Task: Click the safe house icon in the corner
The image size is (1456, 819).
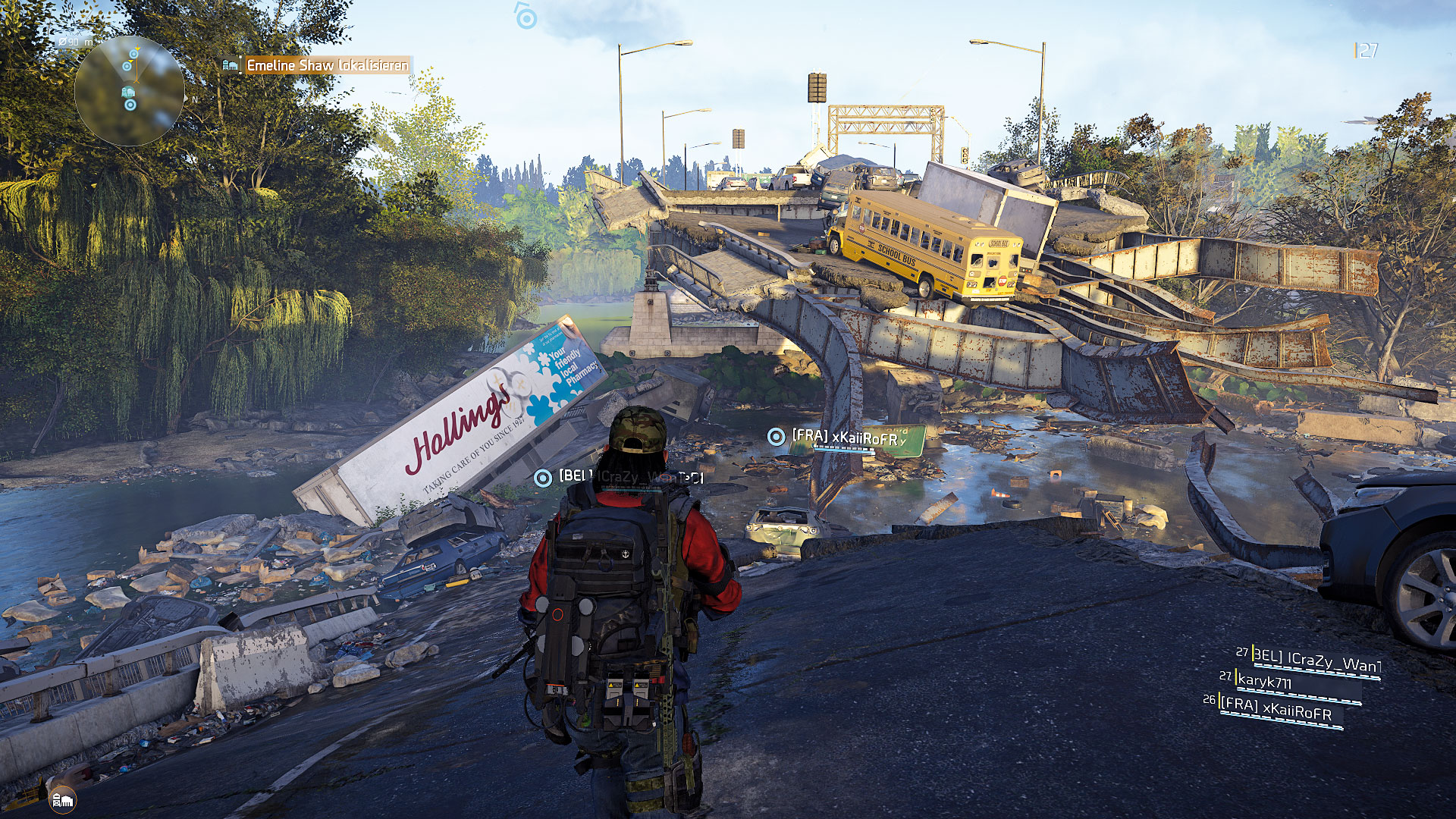Action: click(x=62, y=799)
